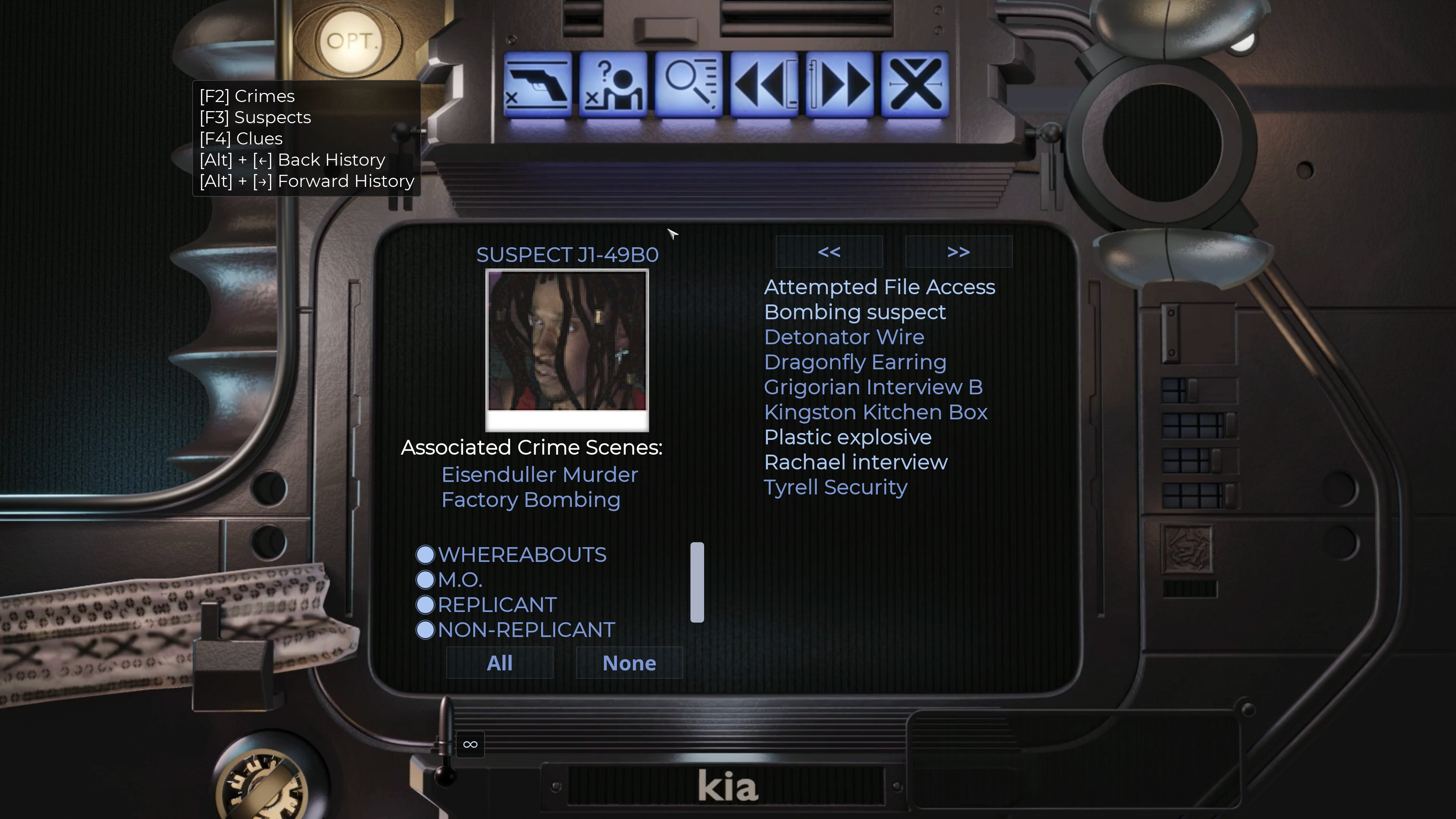This screenshot has height=819, width=1456.
Task: Go forward in history with forward arrows
Action: click(840, 85)
